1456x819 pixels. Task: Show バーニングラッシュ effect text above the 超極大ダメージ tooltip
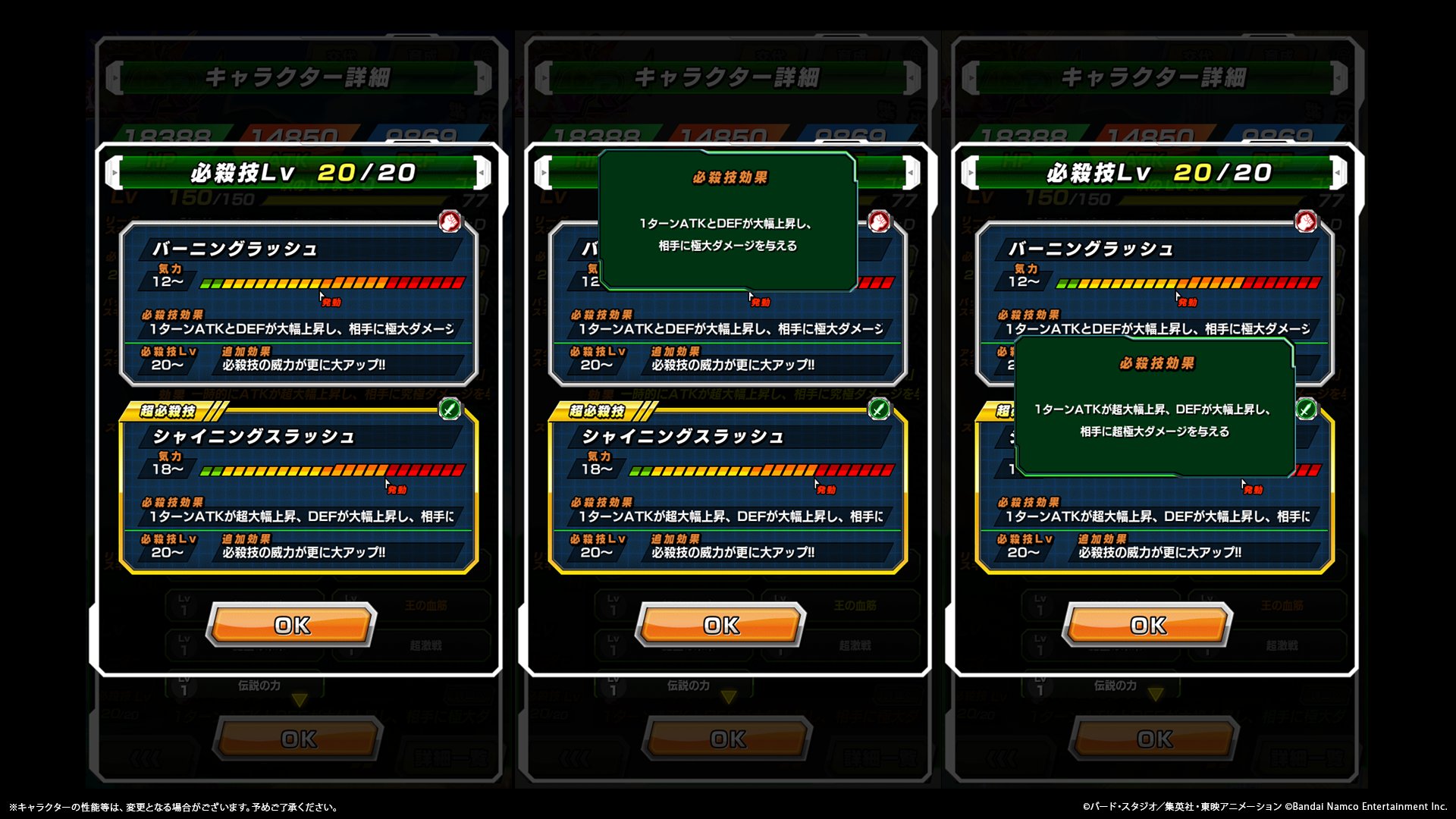click(1157, 329)
